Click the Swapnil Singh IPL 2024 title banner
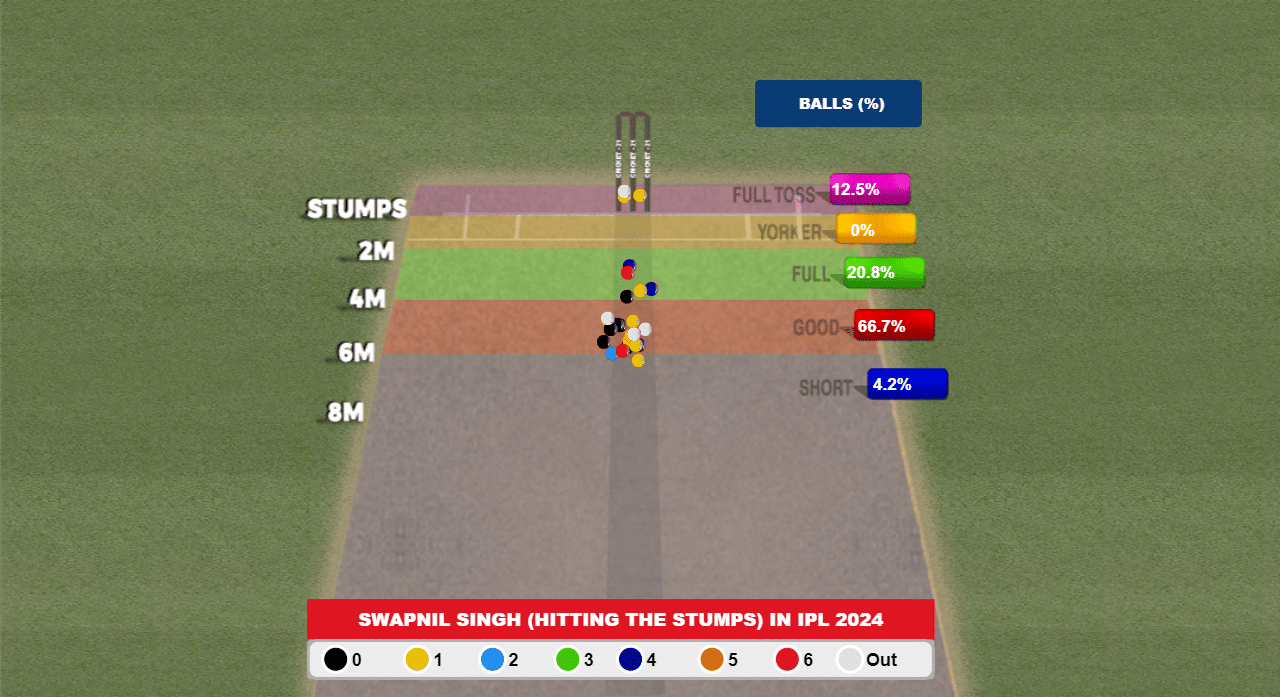Viewport: 1280px width, 697px height. (620, 620)
